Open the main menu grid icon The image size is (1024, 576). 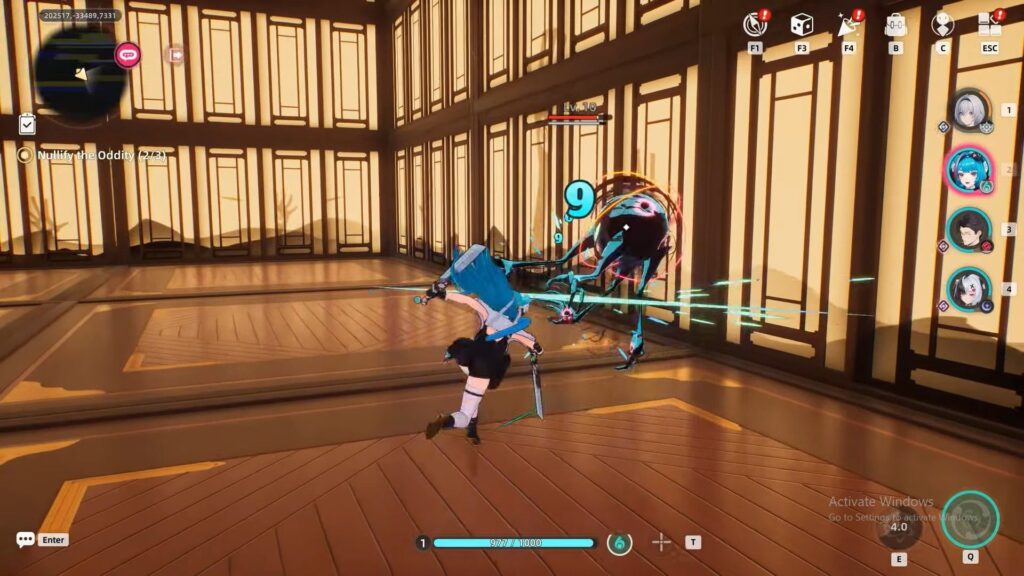point(989,25)
